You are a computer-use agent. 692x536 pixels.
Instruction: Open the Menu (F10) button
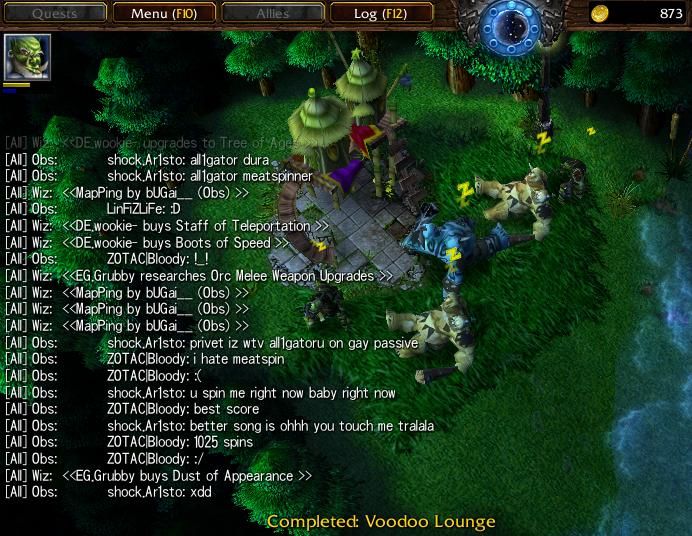(162, 14)
